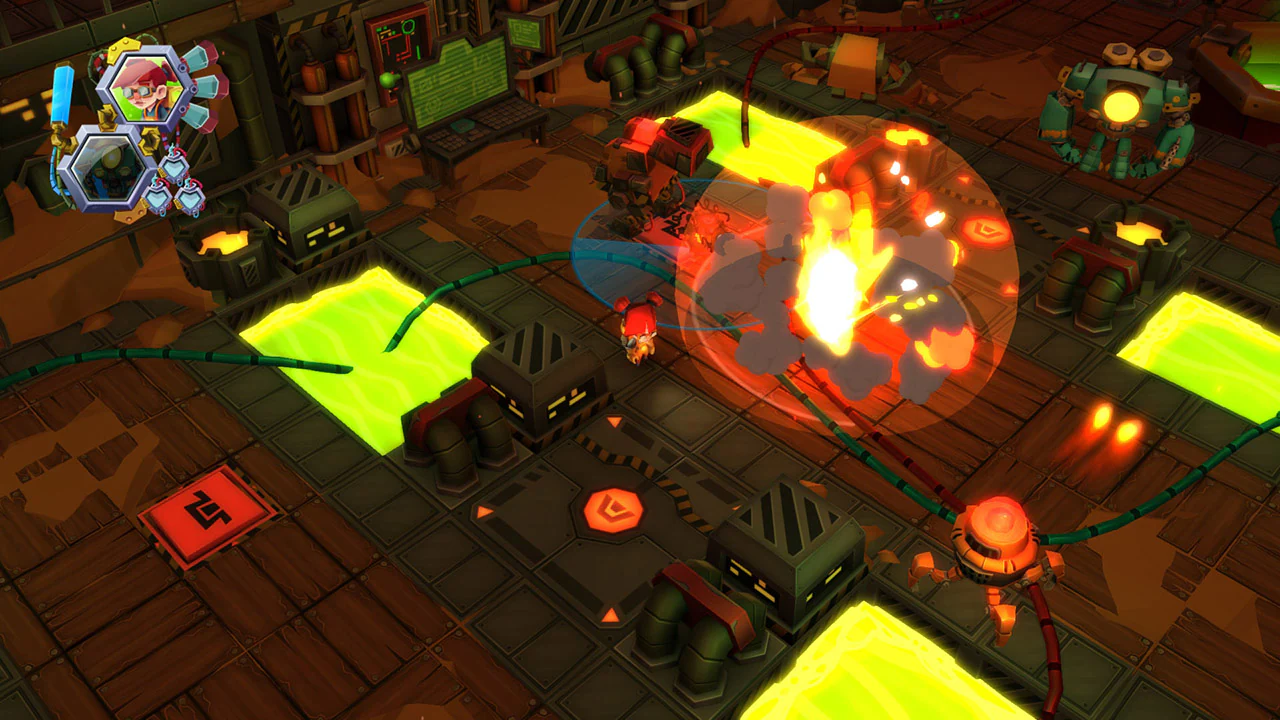Select the top heart charm badge
The height and width of the screenshot is (720, 1280).
click(x=173, y=167)
